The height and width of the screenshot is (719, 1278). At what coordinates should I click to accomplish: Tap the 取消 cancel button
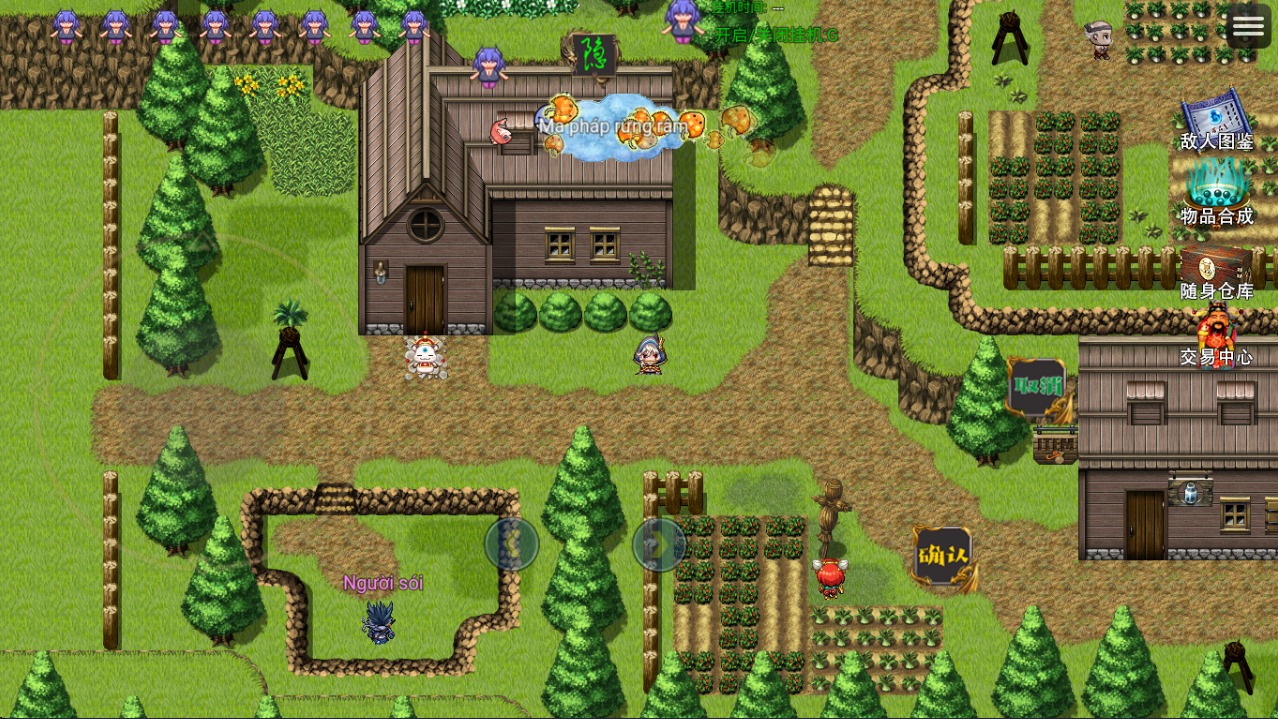click(x=1036, y=387)
